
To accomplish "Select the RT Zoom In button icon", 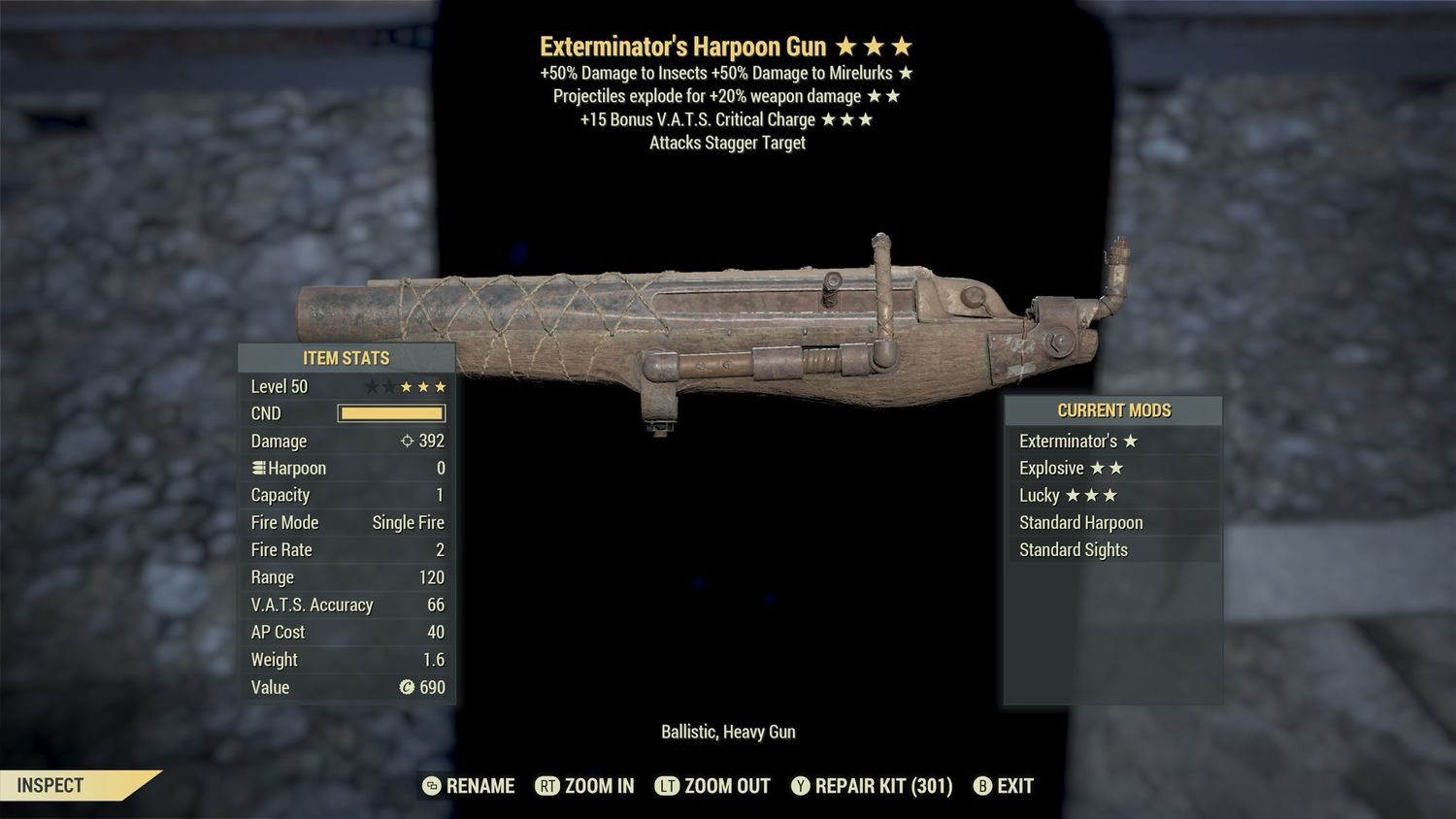I will click(x=547, y=786).
